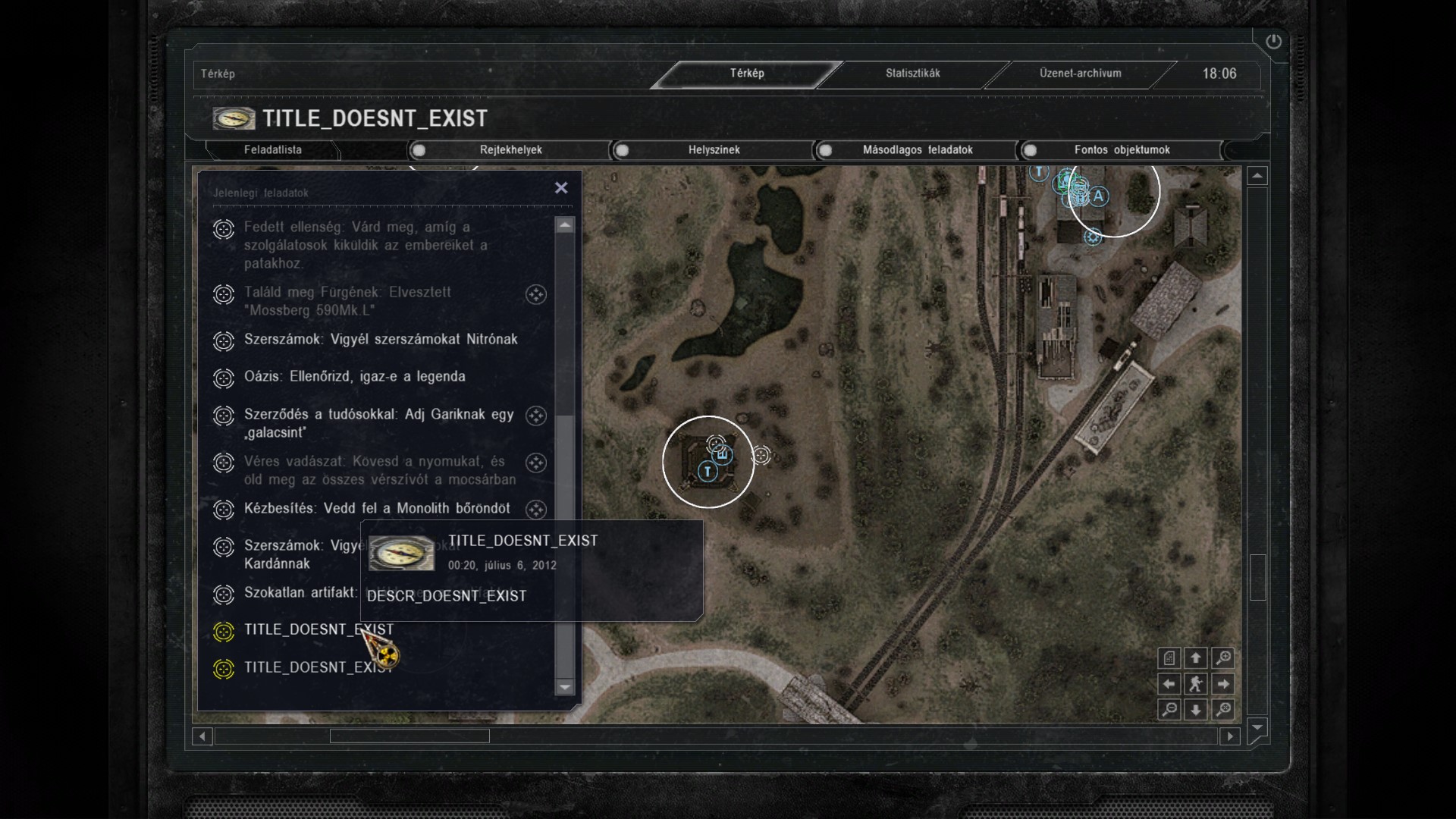Viewport: 1456px width, 819px height.
Task: Select the Oázis task entry
Action: point(354,377)
